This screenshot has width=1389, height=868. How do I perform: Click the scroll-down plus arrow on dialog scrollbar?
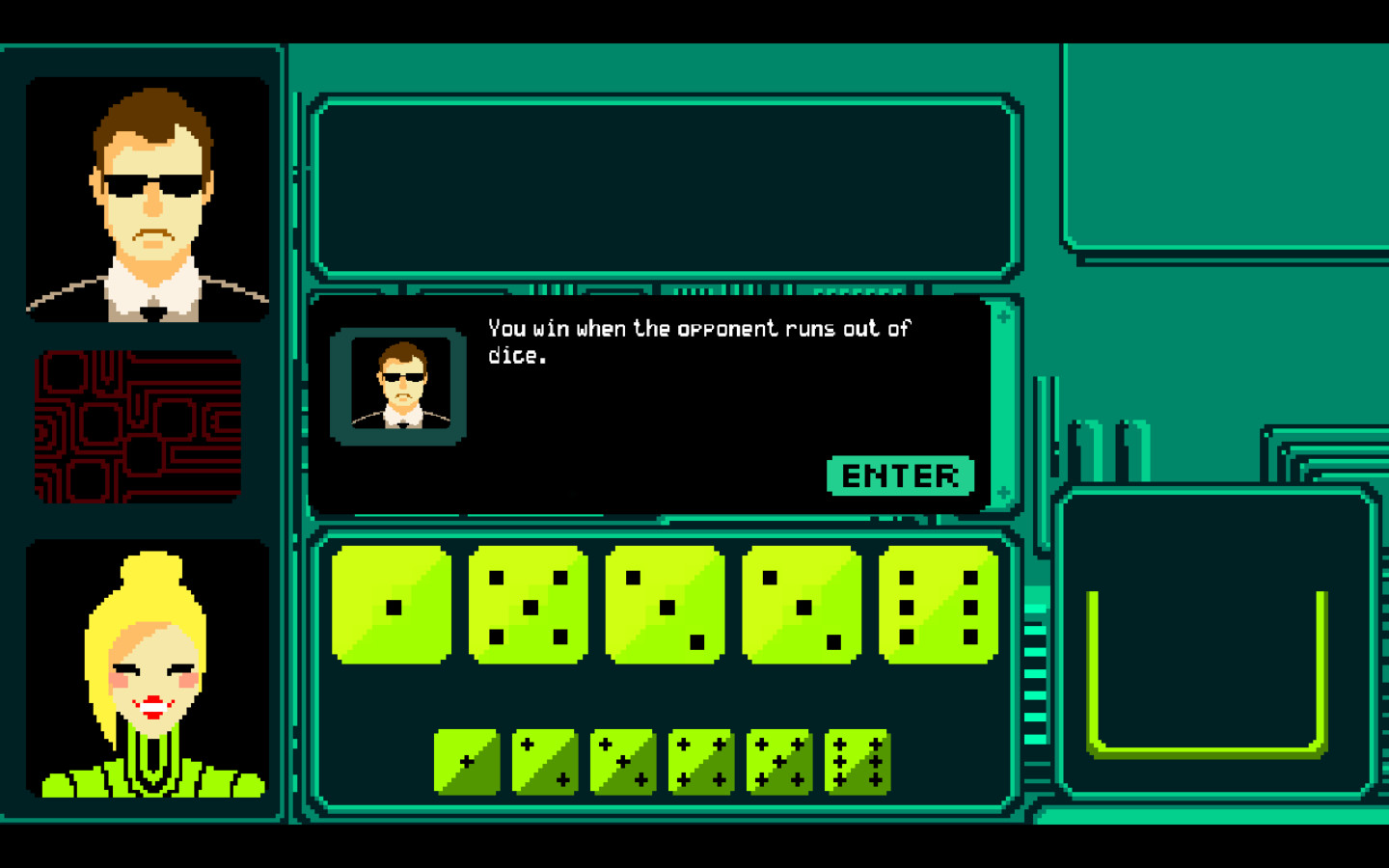(1003, 494)
